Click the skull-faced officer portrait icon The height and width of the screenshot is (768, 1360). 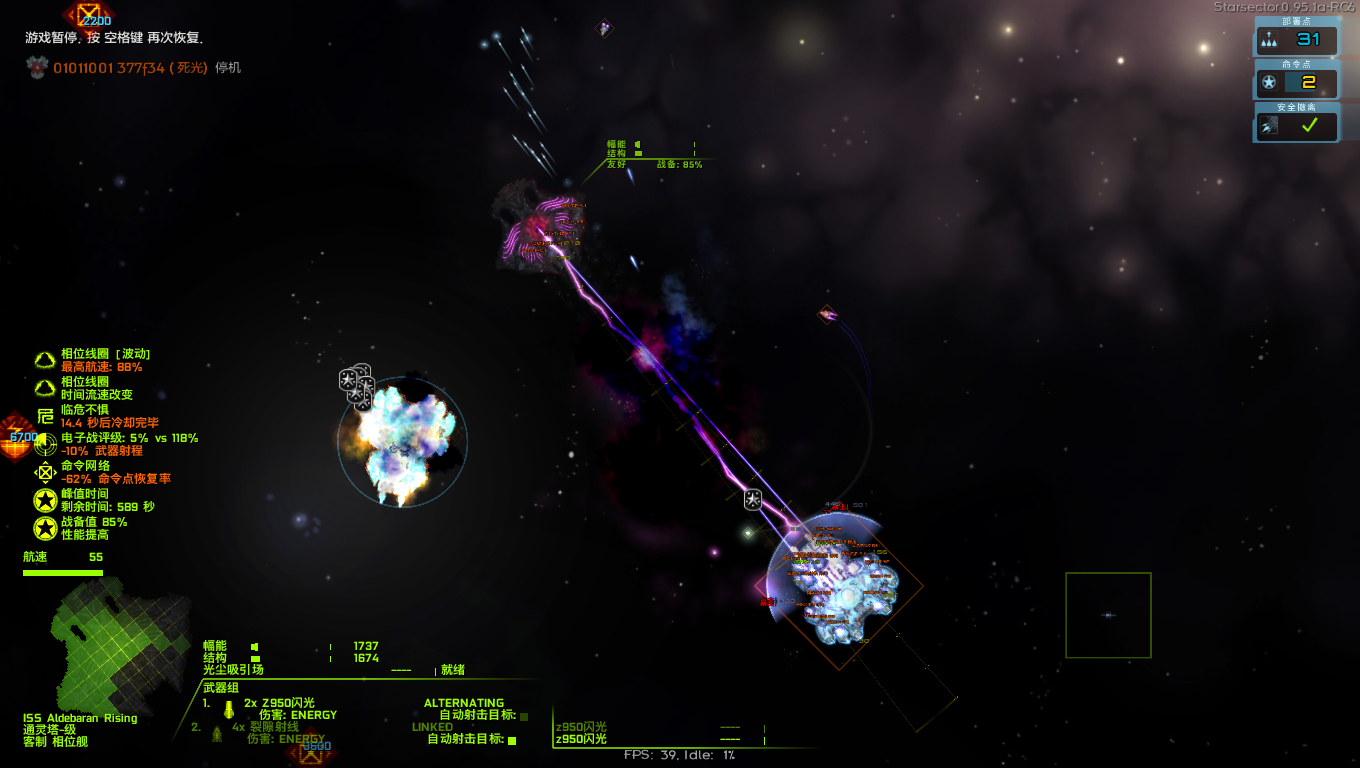click(37, 67)
